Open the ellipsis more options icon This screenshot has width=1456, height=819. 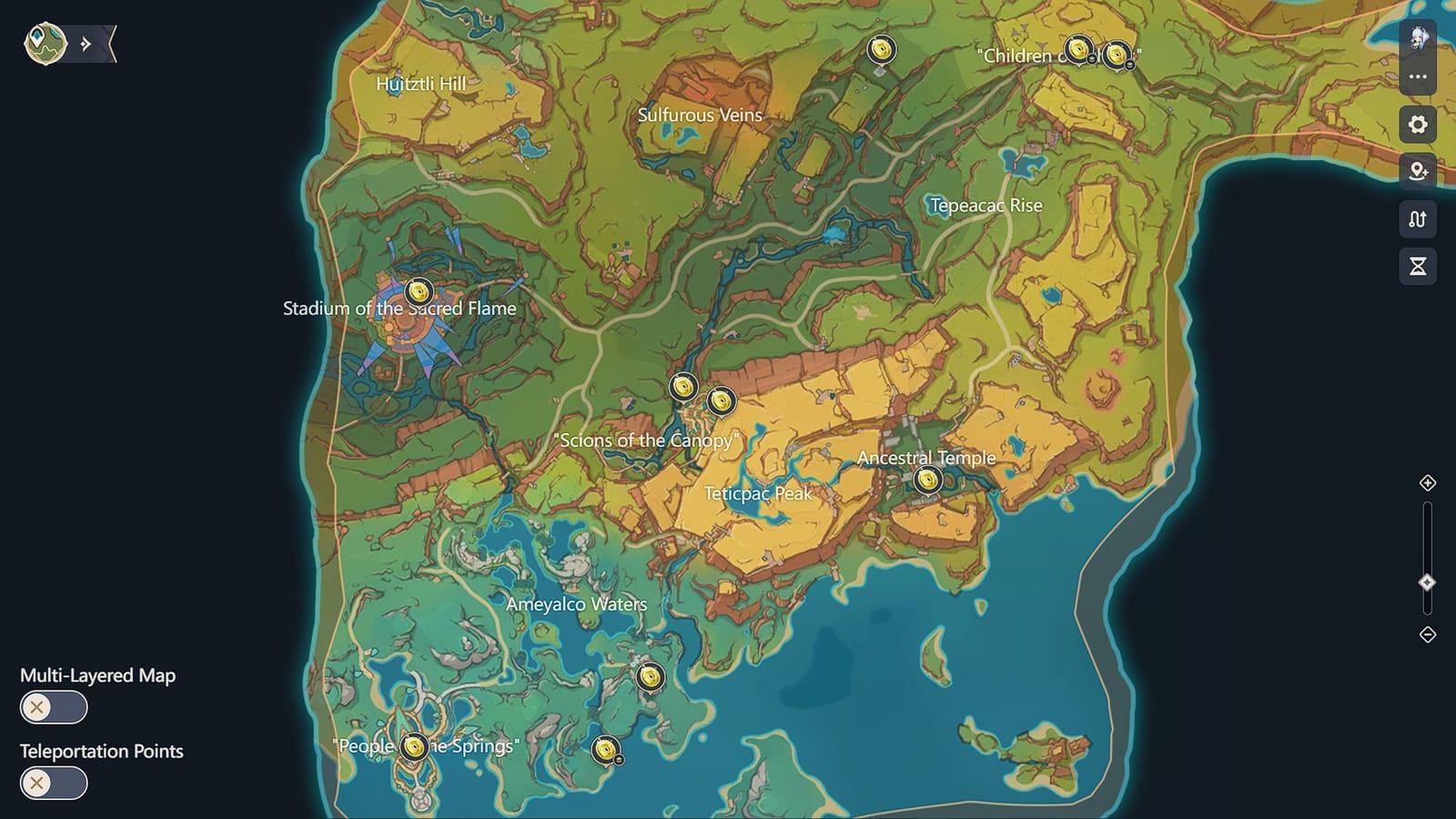[x=1417, y=77]
